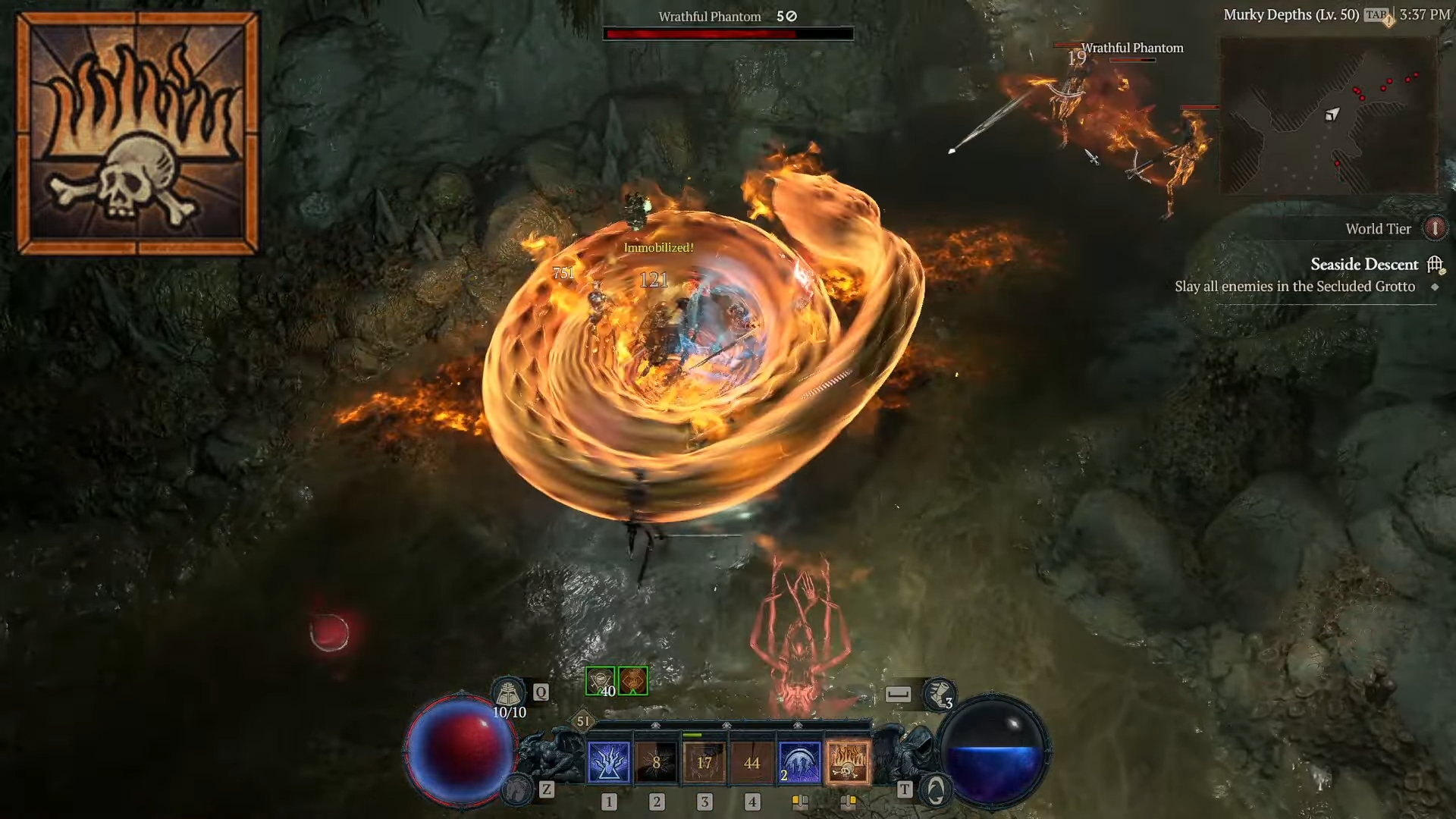This screenshot has height=819, width=1456.
Task: Activate the lightning skill in slot 1
Action: pos(608,762)
